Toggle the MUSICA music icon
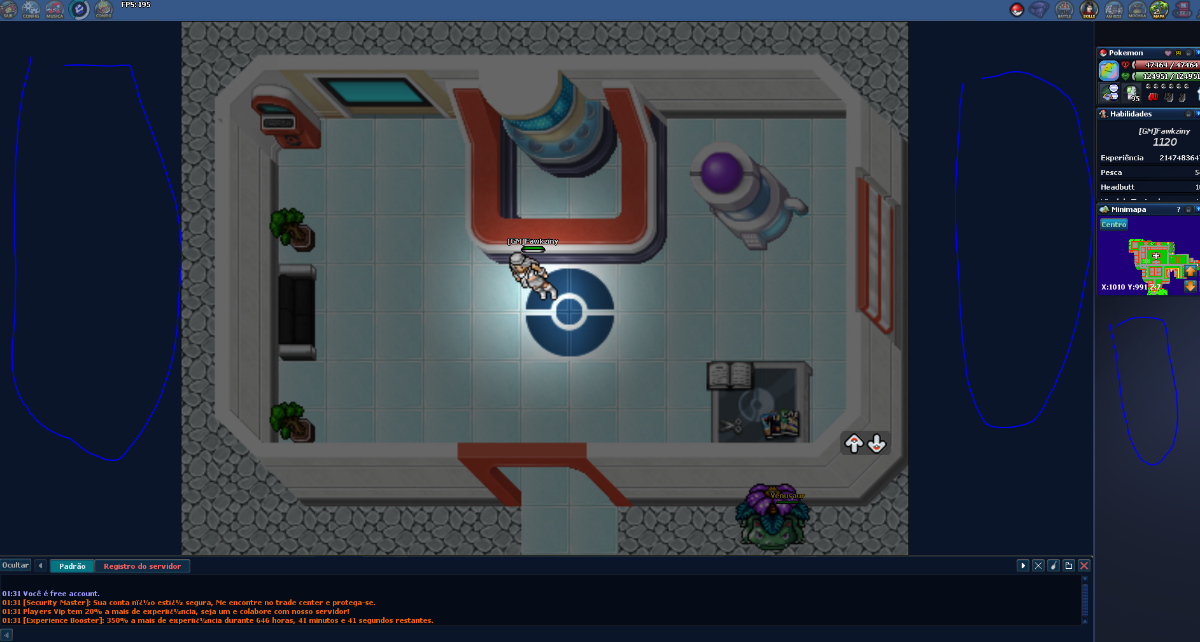Screen dimensions: 1200x642 coord(55,10)
